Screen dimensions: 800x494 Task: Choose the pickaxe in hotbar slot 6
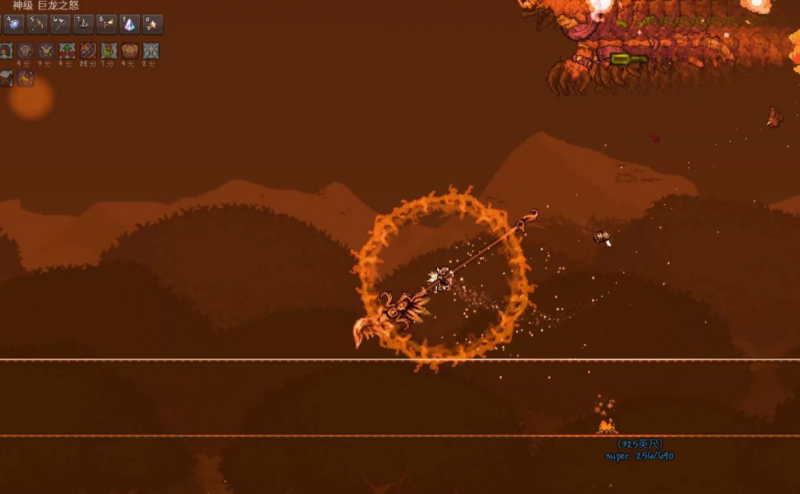pos(61,24)
